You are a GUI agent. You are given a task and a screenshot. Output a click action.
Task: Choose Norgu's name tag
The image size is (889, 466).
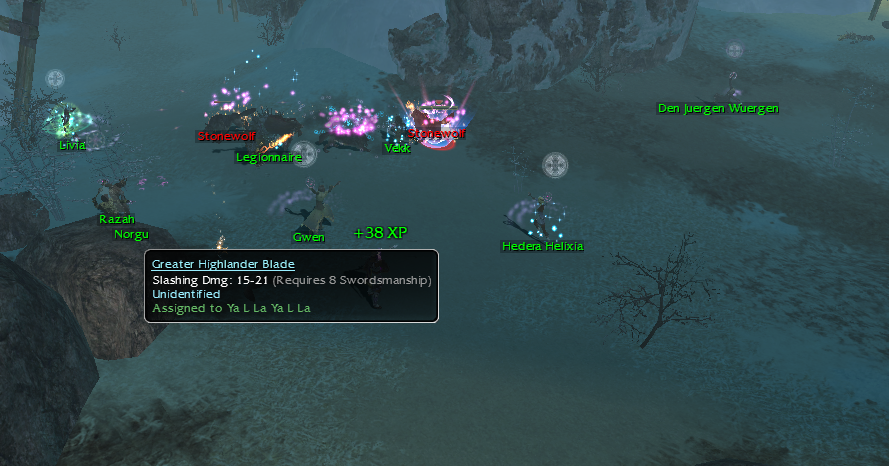click(131, 234)
